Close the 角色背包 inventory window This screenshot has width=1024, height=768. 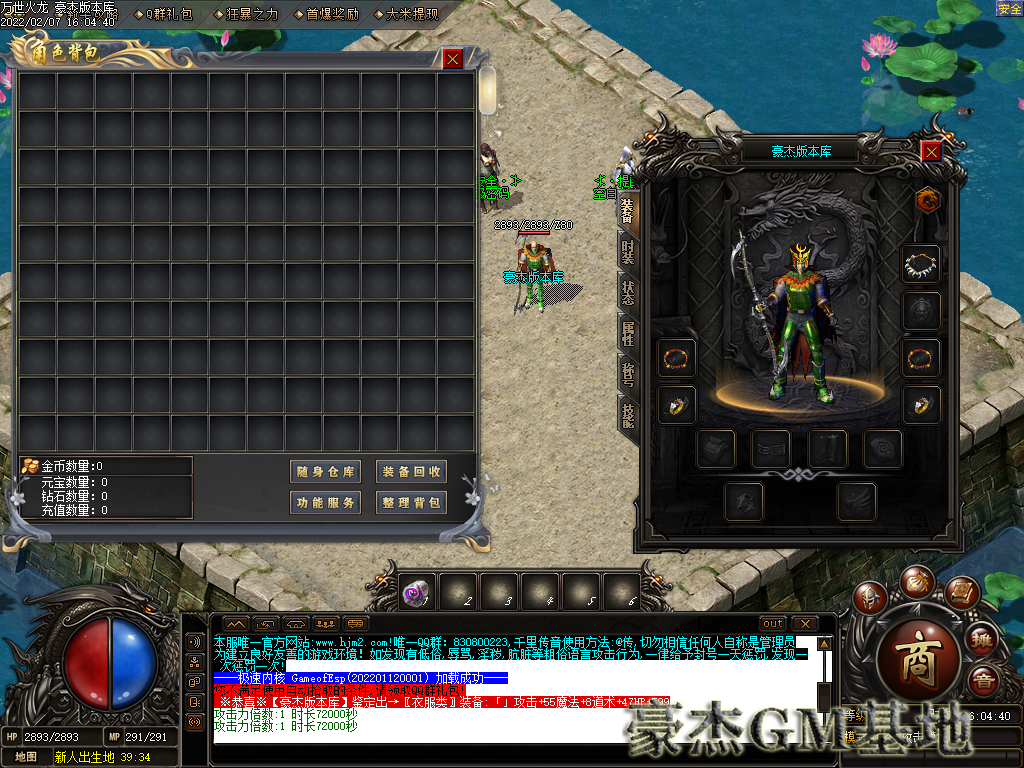(453, 59)
